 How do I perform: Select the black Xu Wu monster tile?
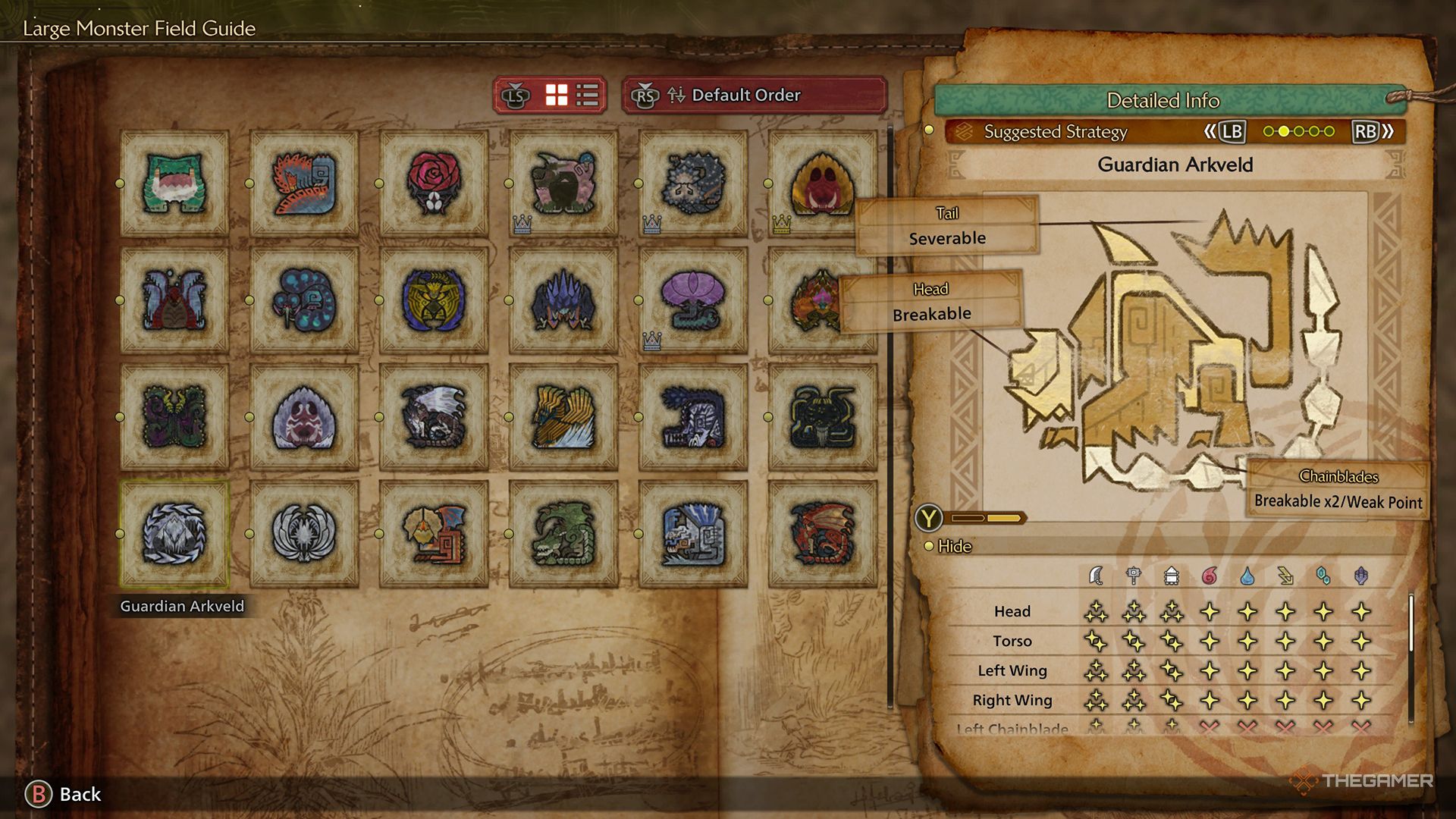pos(822,417)
